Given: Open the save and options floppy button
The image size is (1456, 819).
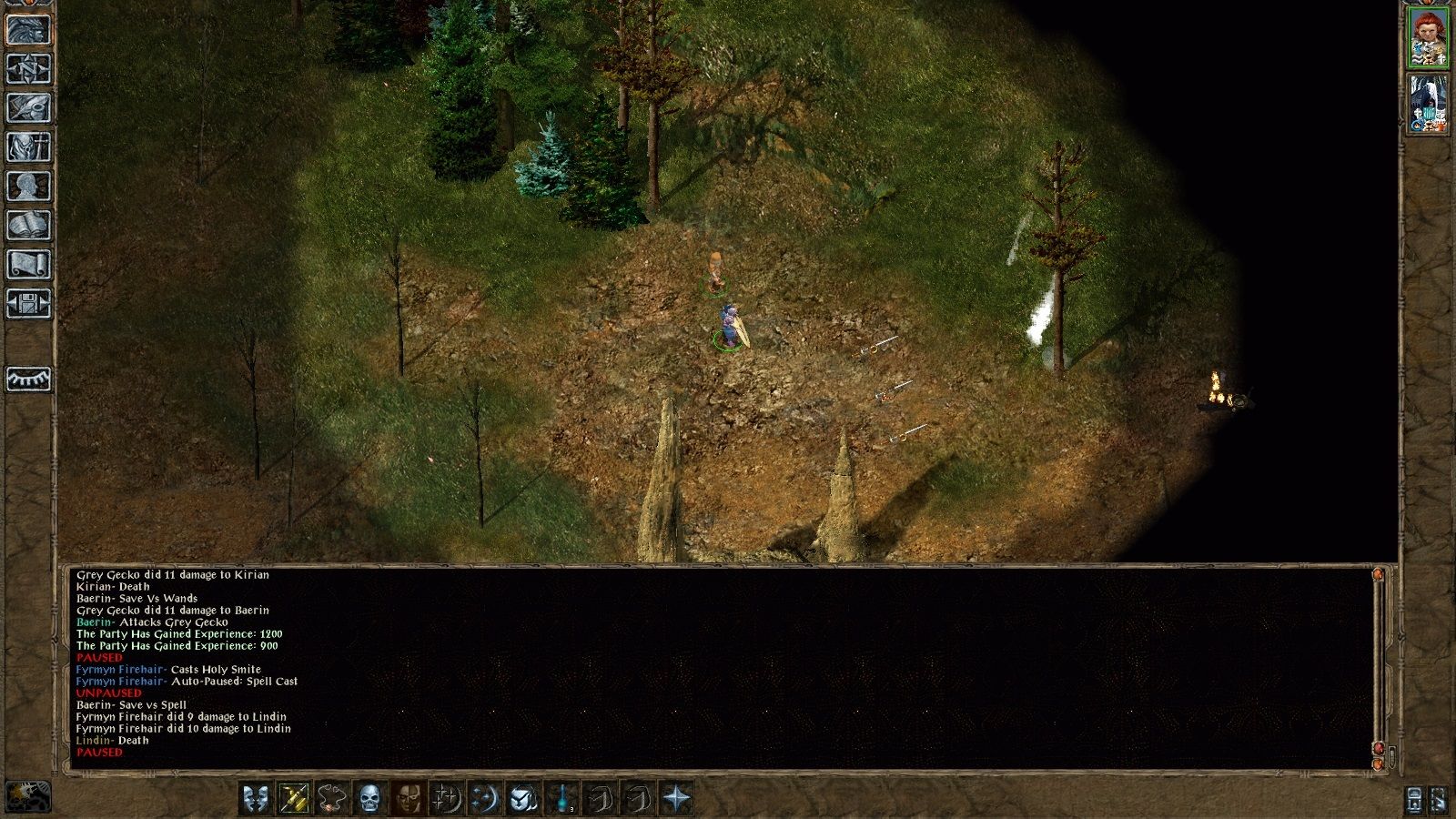Looking at the screenshot, I should [28, 303].
